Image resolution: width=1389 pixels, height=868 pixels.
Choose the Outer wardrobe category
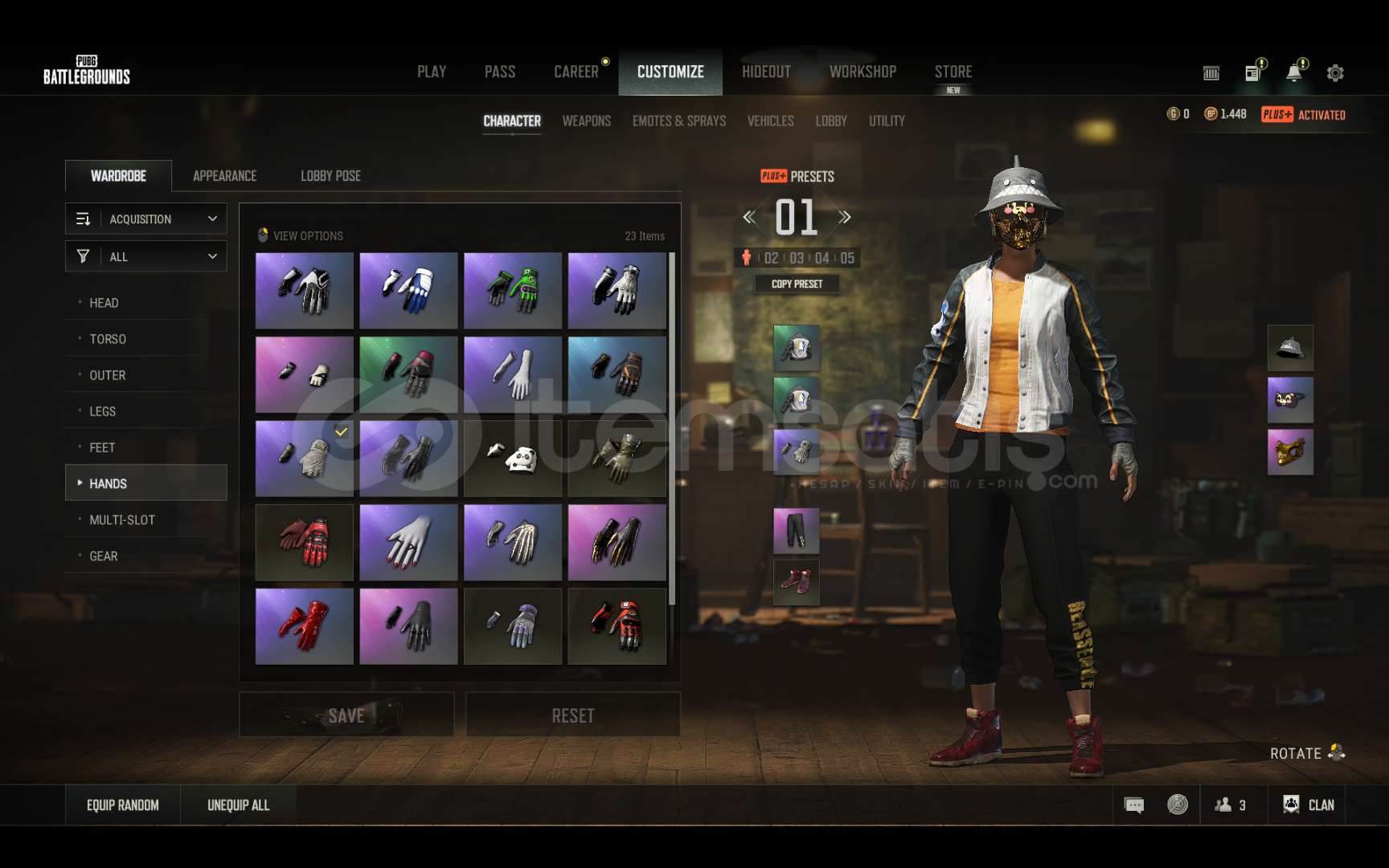pos(107,375)
